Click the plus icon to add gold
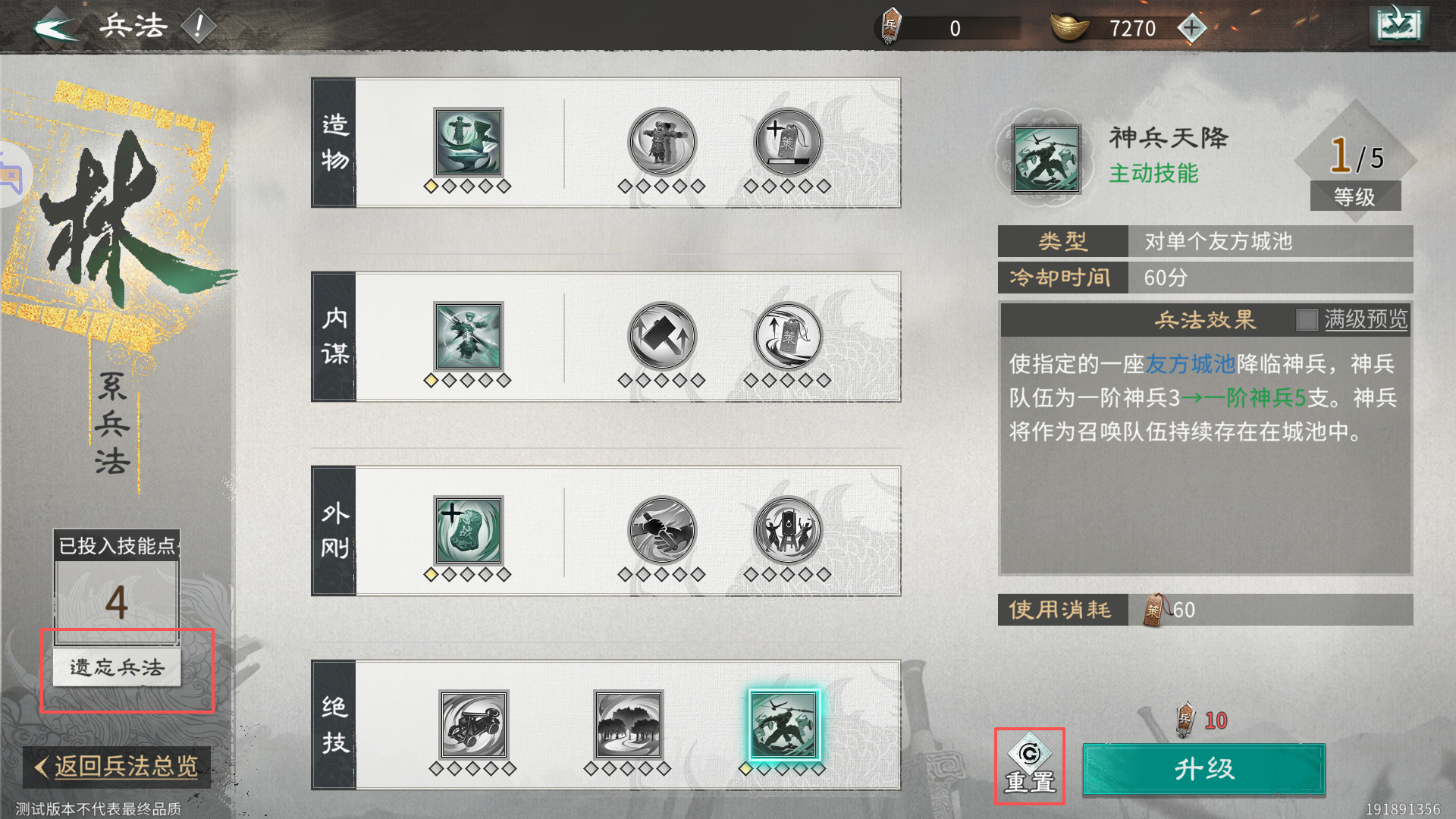 1192,27
